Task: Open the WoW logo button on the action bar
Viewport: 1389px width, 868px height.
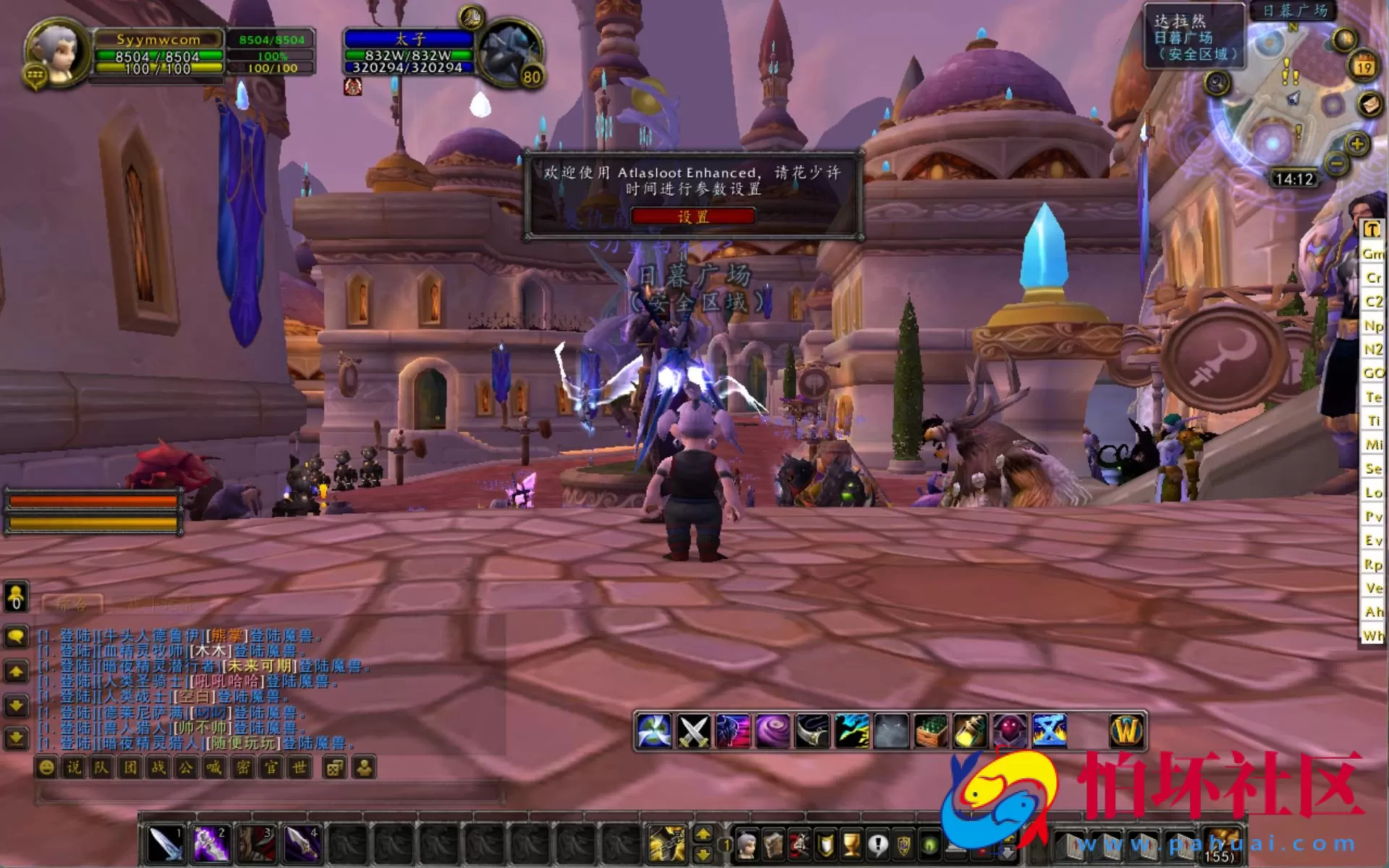Action: [x=1127, y=729]
